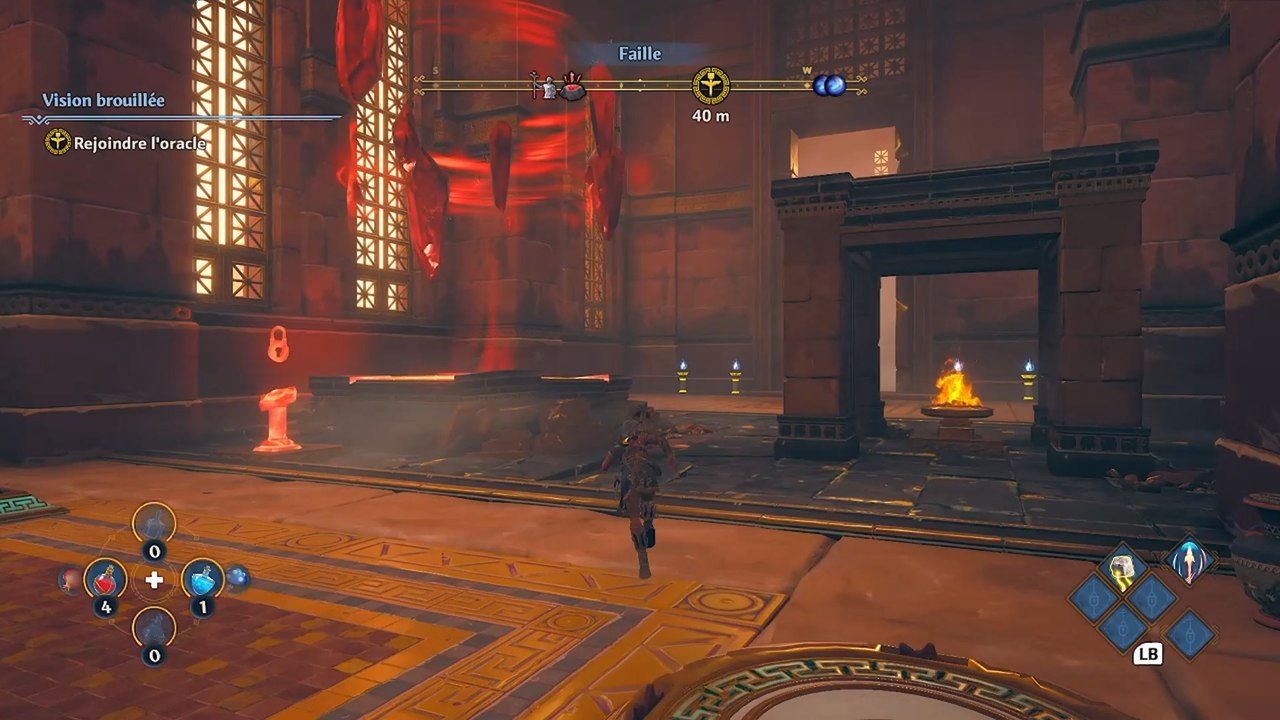Select the red health potion slot

click(105, 578)
